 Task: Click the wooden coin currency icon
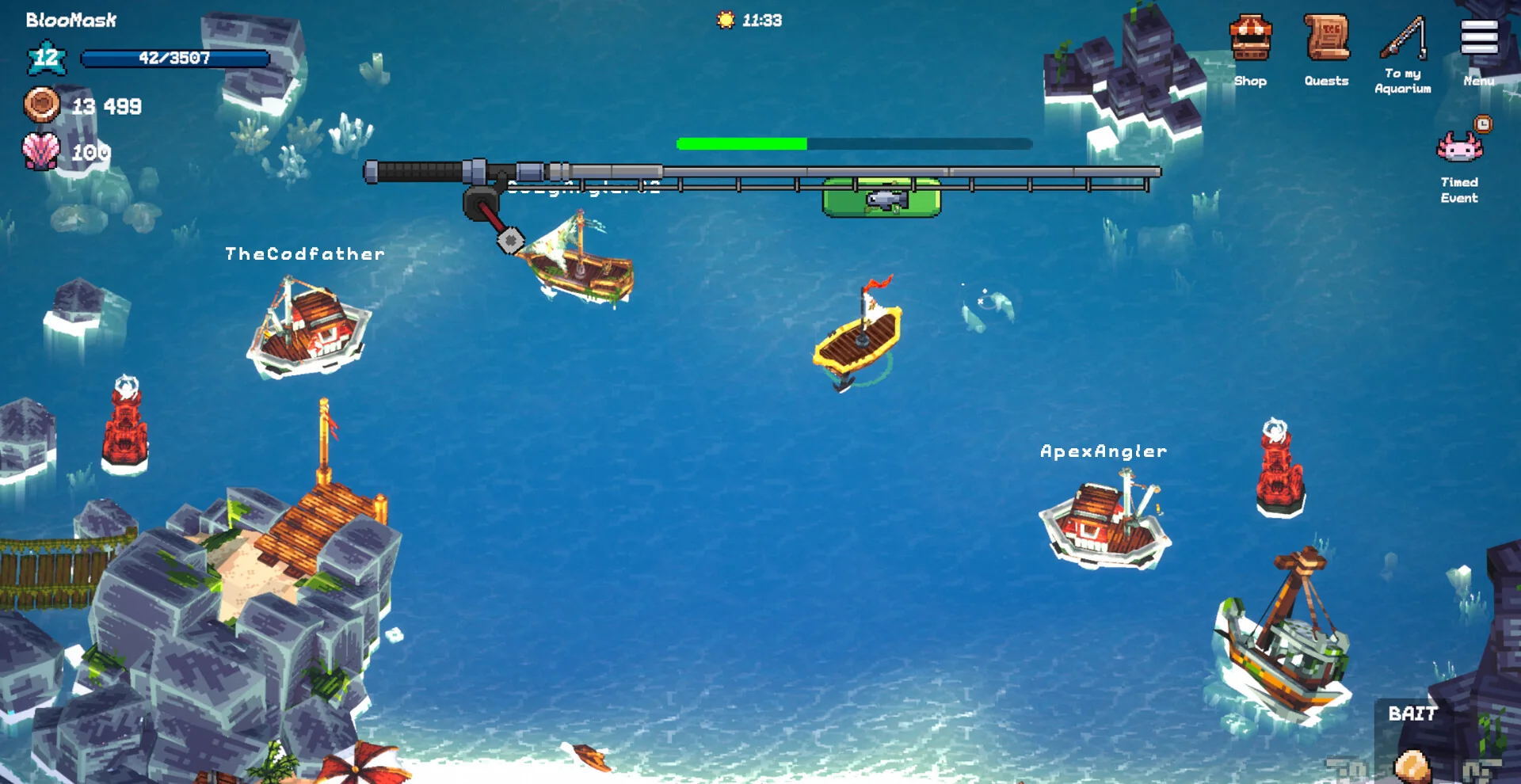(41, 105)
